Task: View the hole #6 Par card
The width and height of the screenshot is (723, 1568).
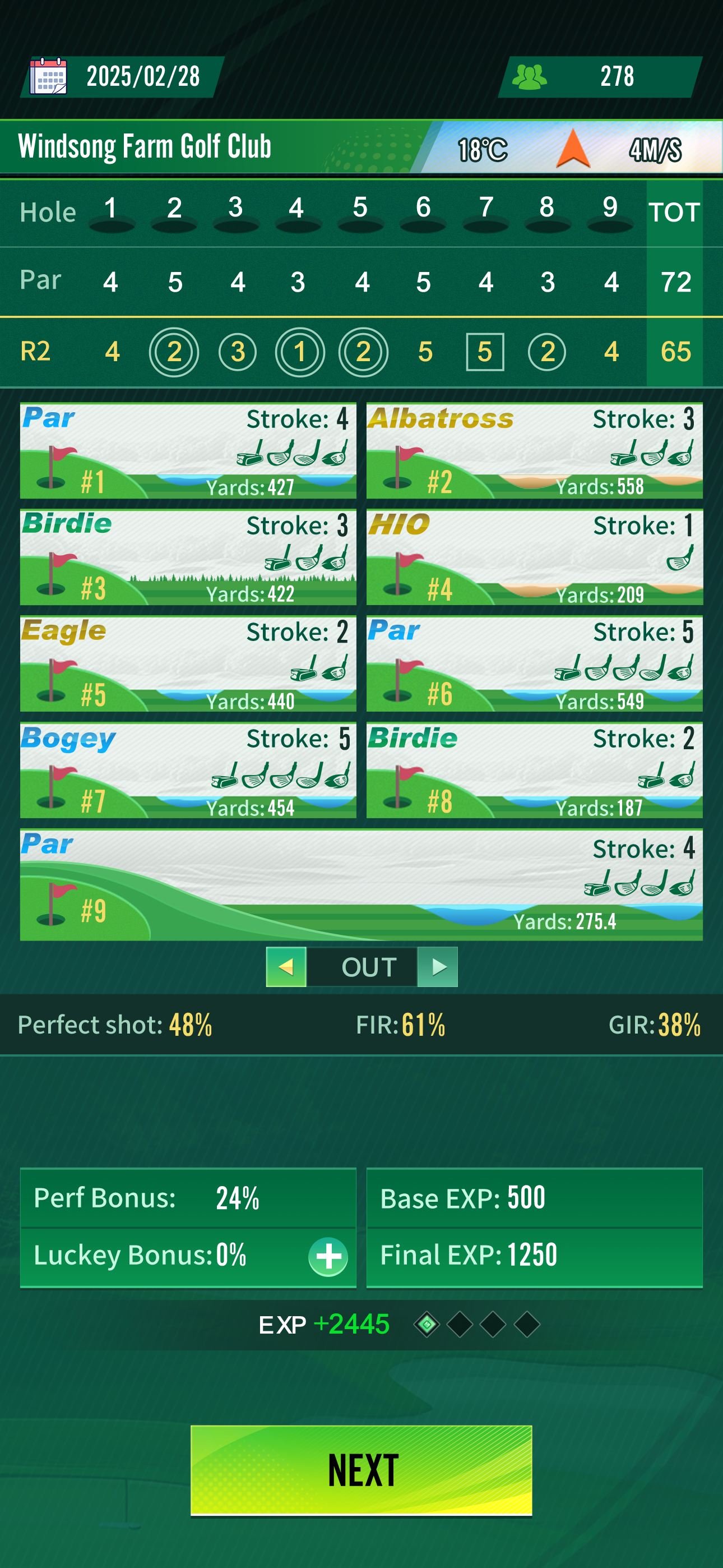Action: point(534,663)
